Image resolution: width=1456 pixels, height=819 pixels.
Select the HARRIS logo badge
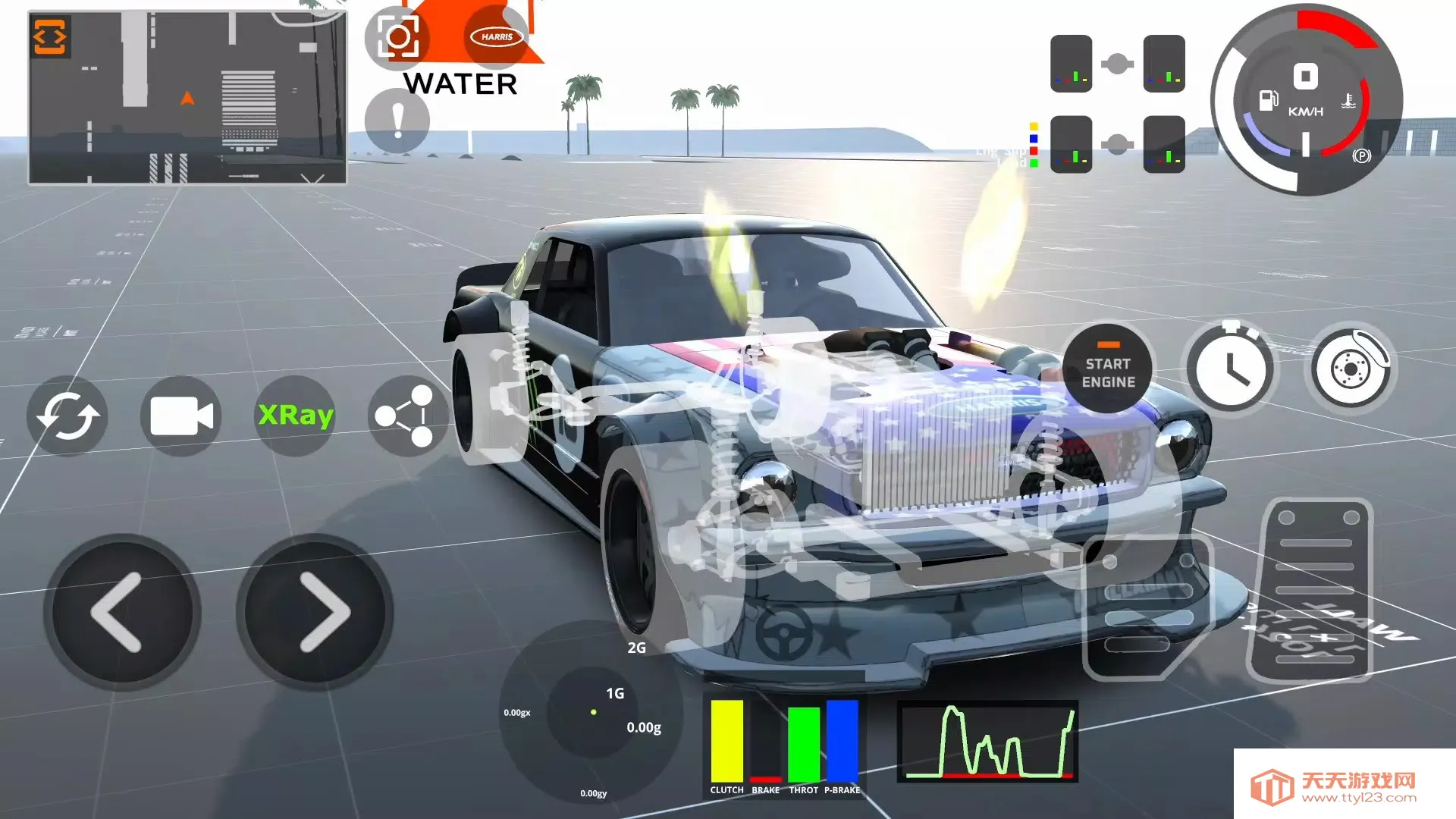[497, 36]
